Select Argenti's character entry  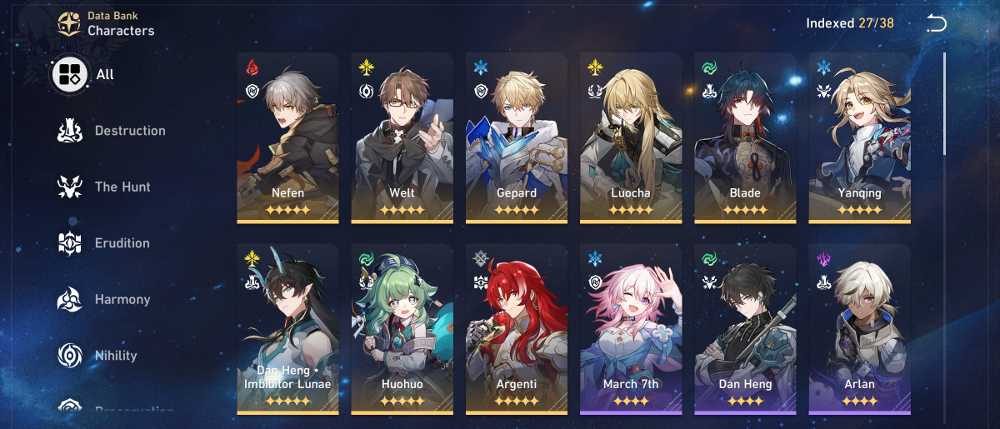pyautogui.click(x=516, y=329)
